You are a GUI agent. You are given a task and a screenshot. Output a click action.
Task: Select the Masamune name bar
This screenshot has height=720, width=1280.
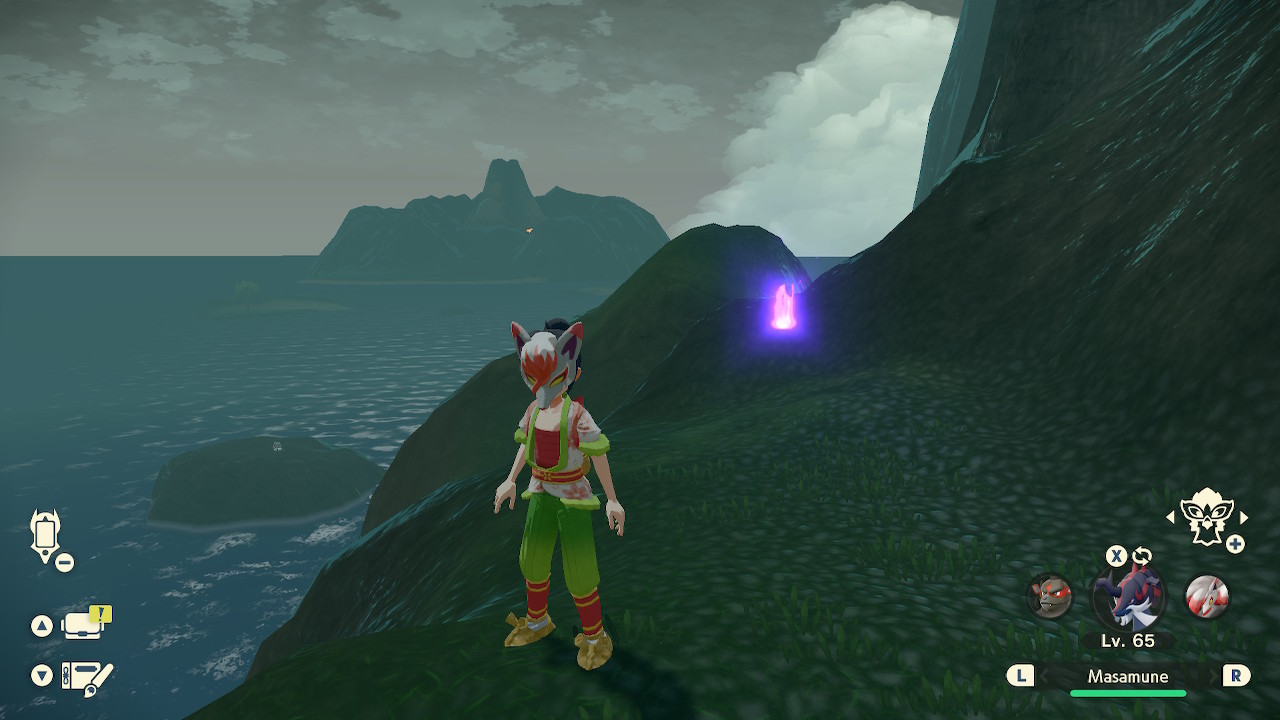[x=1128, y=677]
